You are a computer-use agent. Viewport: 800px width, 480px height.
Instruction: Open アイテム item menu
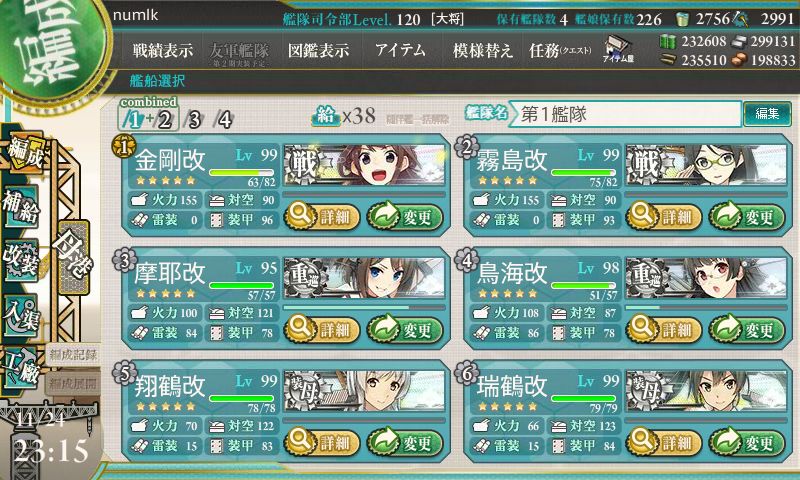click(x=400, y=50)
